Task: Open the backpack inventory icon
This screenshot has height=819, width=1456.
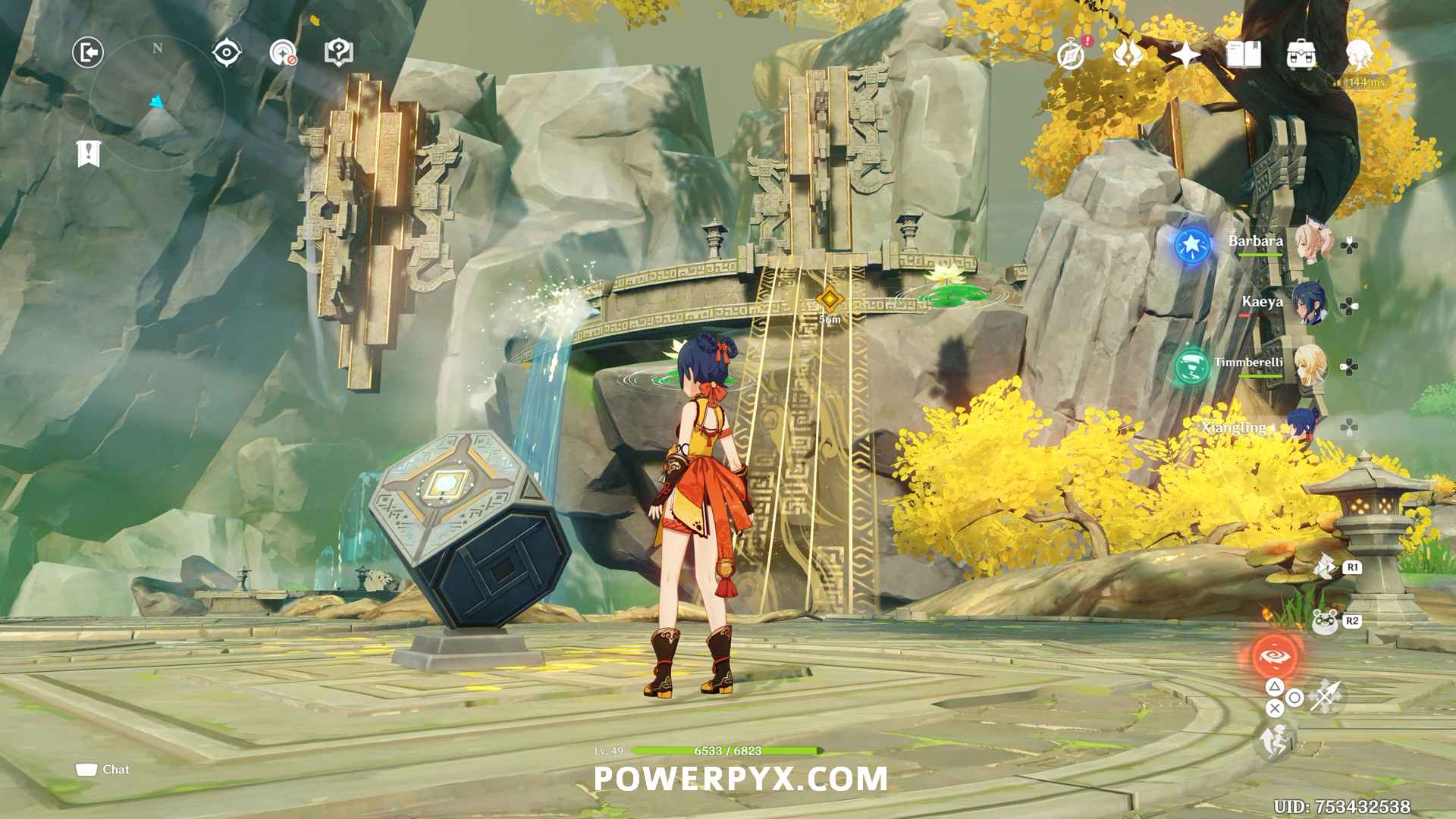Action: click(1301, 55)
